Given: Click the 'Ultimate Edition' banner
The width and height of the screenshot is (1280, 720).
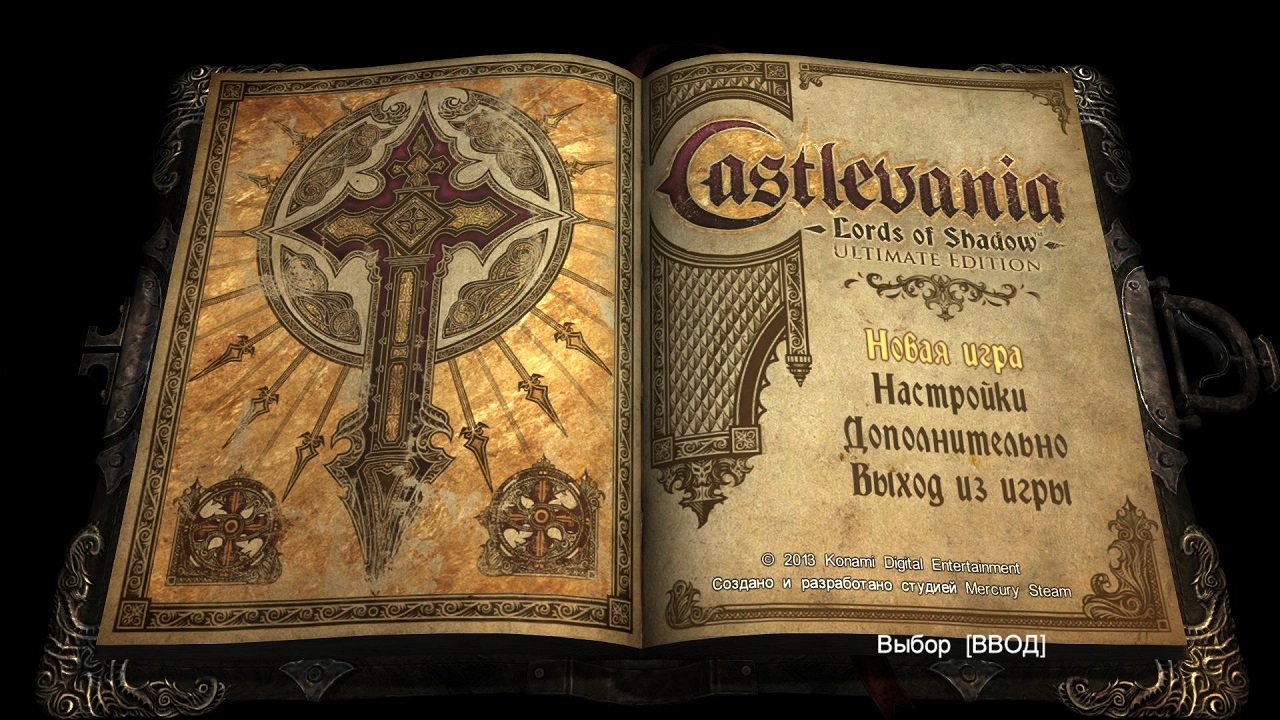Looking at the screenshot, I should (x=940, y=258).
